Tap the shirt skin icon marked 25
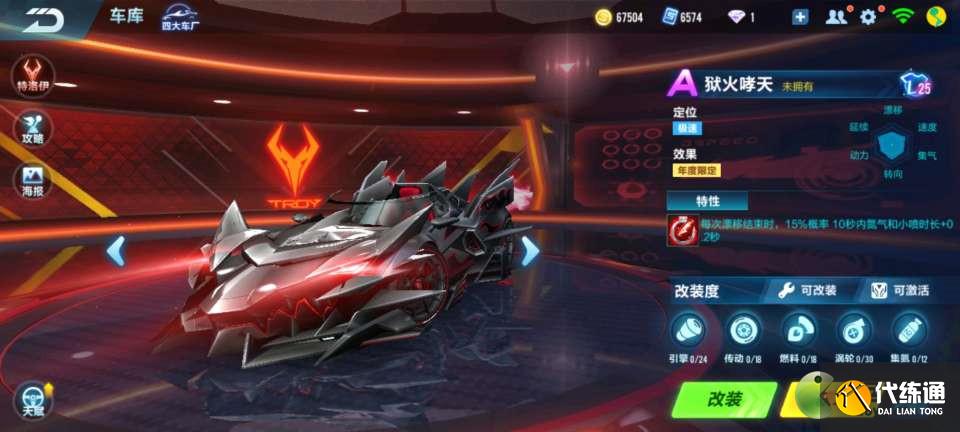This screenshot has width=960, height=432. click(x=915, y=84)
